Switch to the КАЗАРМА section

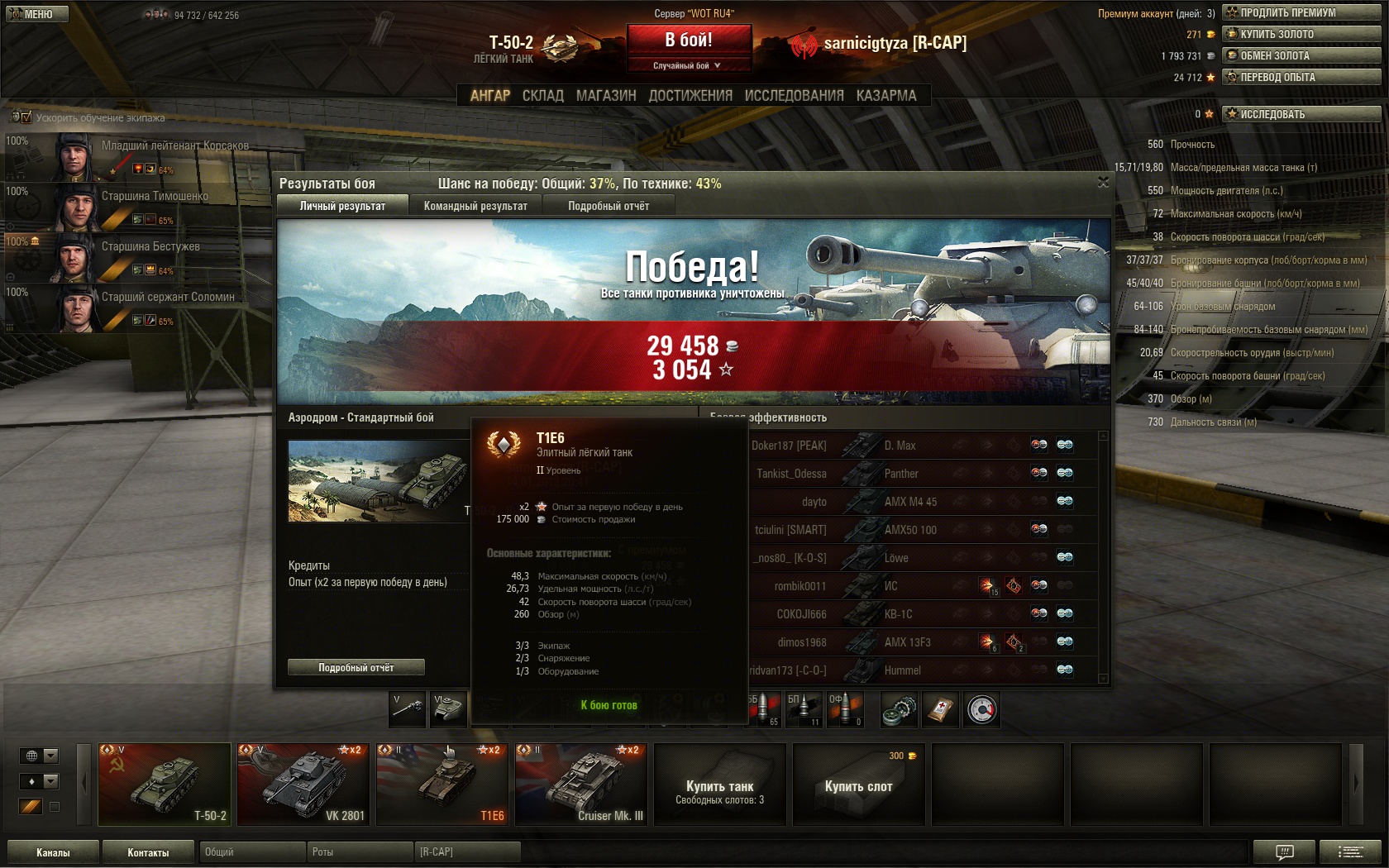click(886, 96)
